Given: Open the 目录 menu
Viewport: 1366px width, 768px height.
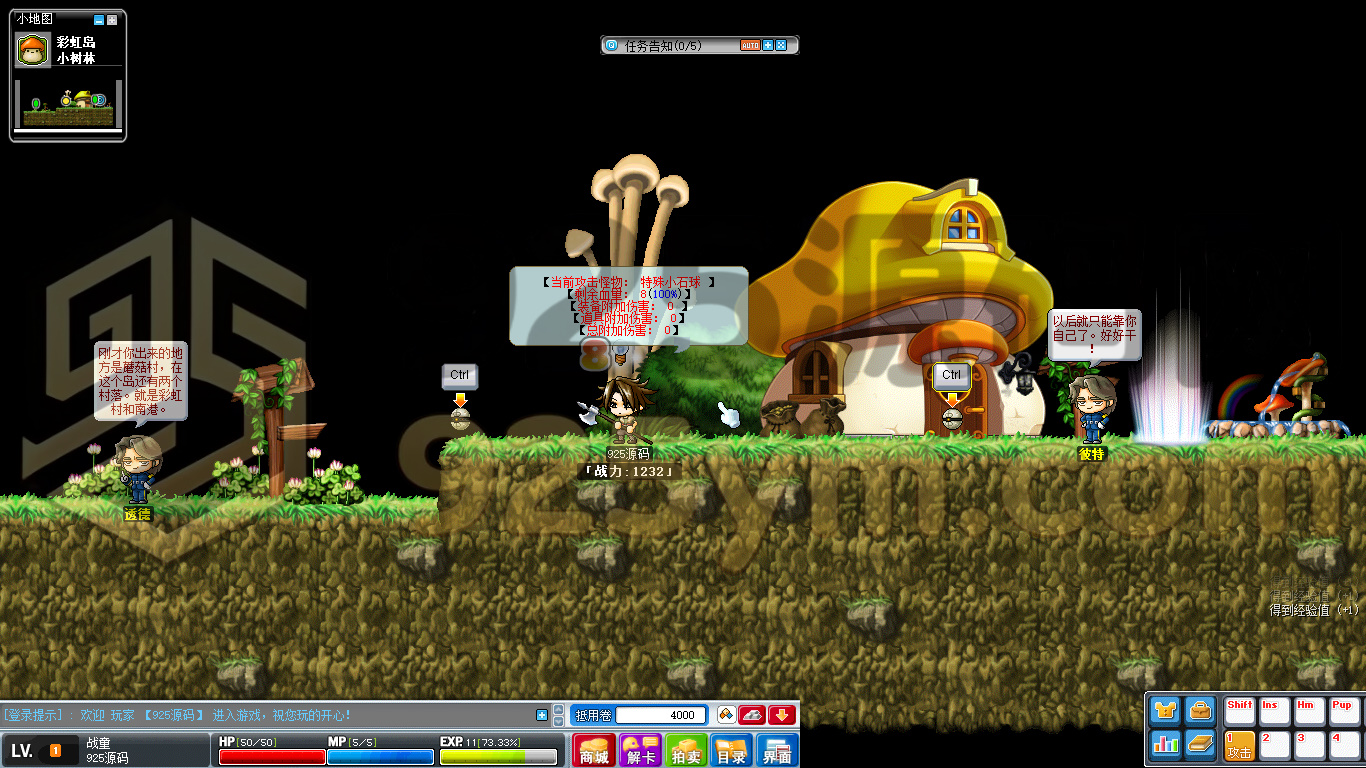Looking at the screenshot, I should tap(732, 750).
